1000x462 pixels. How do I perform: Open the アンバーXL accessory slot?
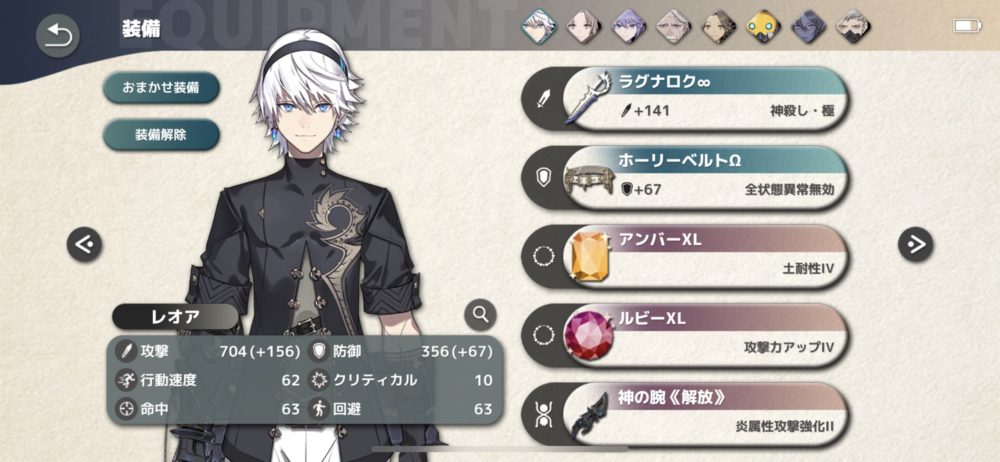(x=690, y=257)
